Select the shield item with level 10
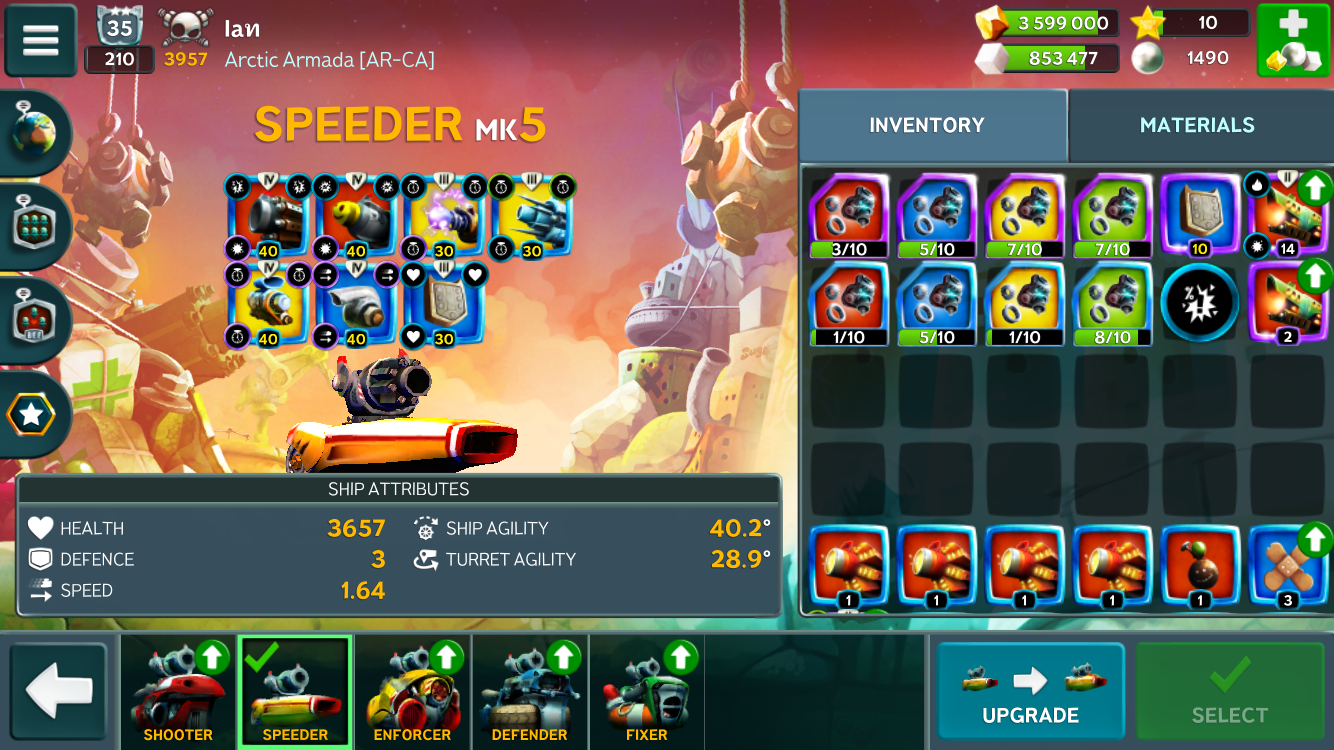The width and height of the screenshot is (1334, 750). [1198, 215]
